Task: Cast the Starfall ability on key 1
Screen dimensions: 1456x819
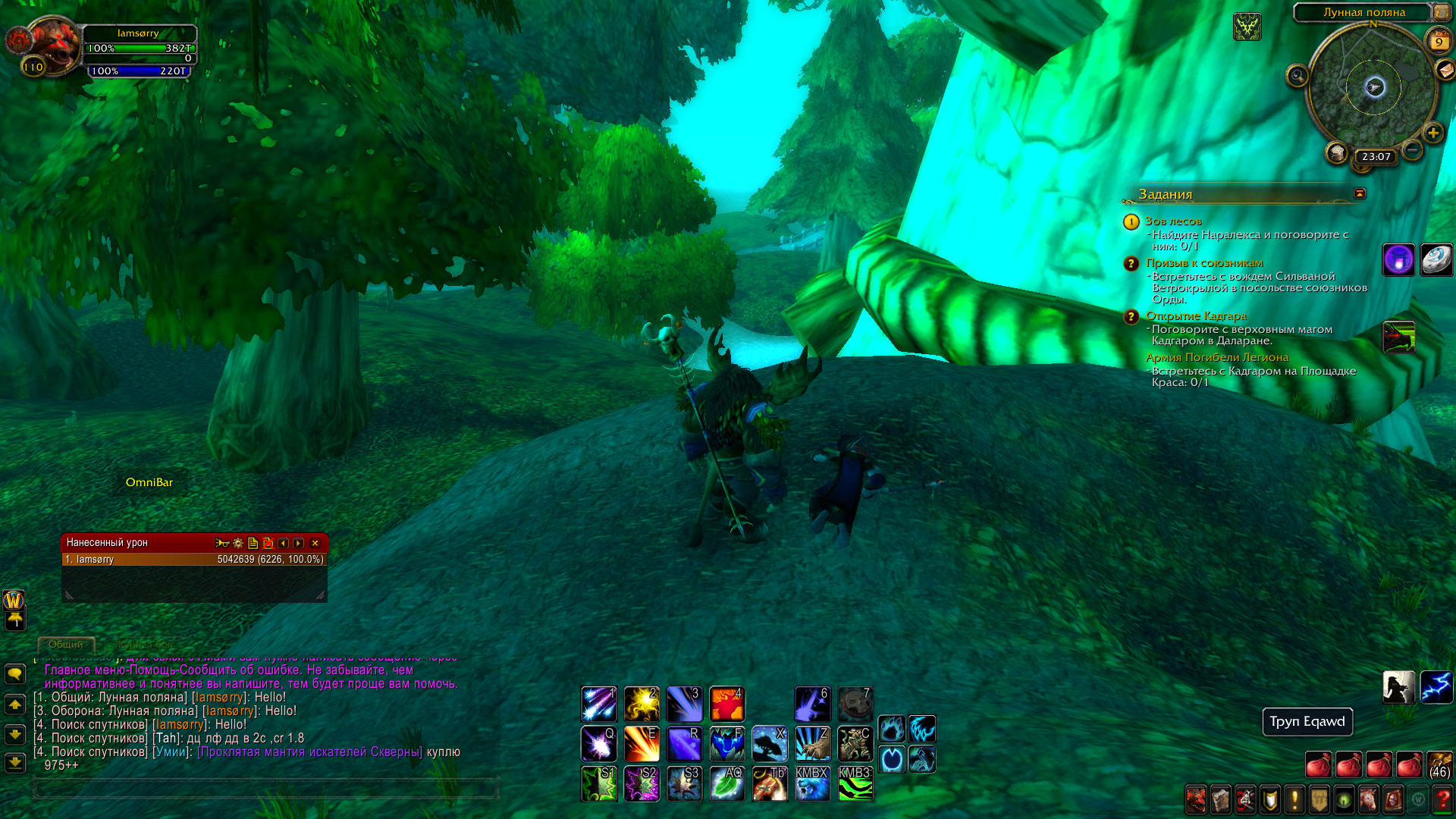Action: [598, 704]
